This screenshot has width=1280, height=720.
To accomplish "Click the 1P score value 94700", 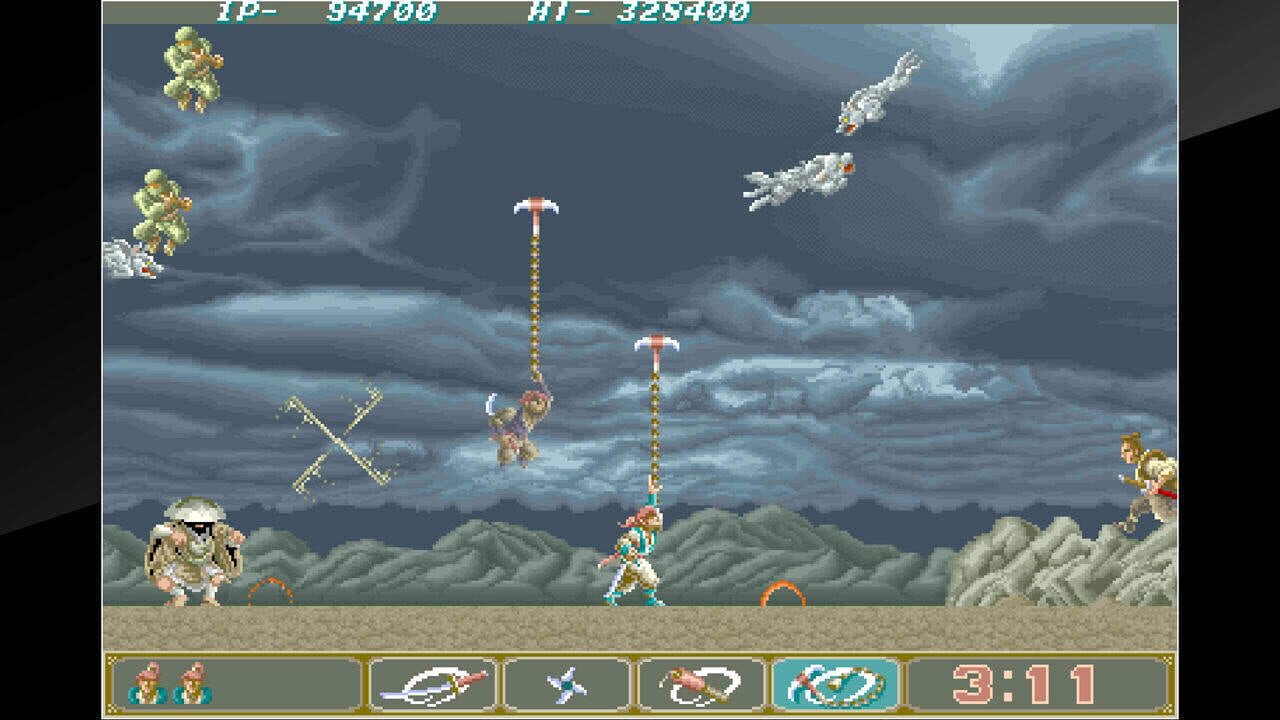I will click(x=380, y=12).
